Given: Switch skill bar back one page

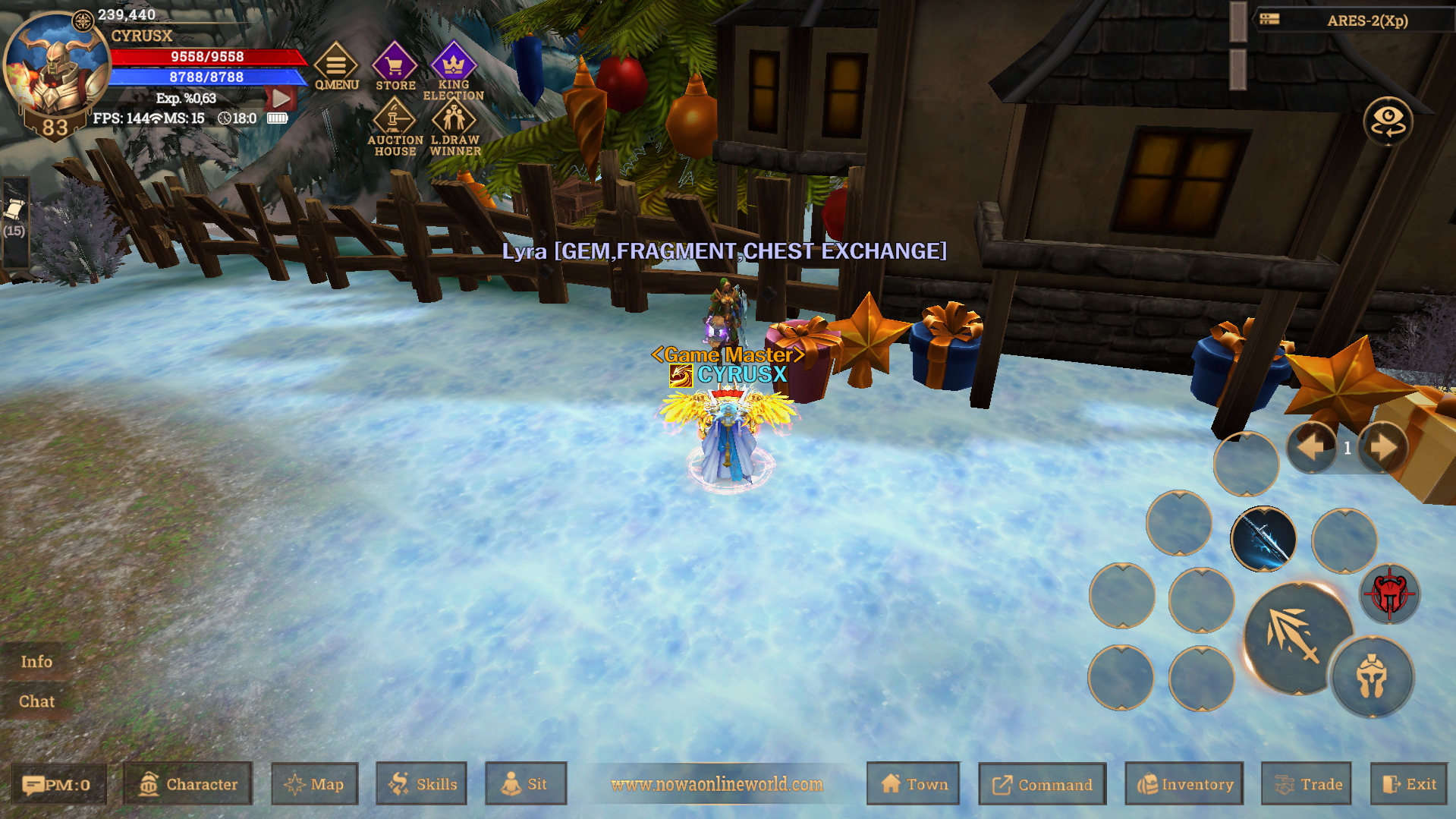Looking at the screenshot, I should pyautogui.click(x=1310, y=448).
